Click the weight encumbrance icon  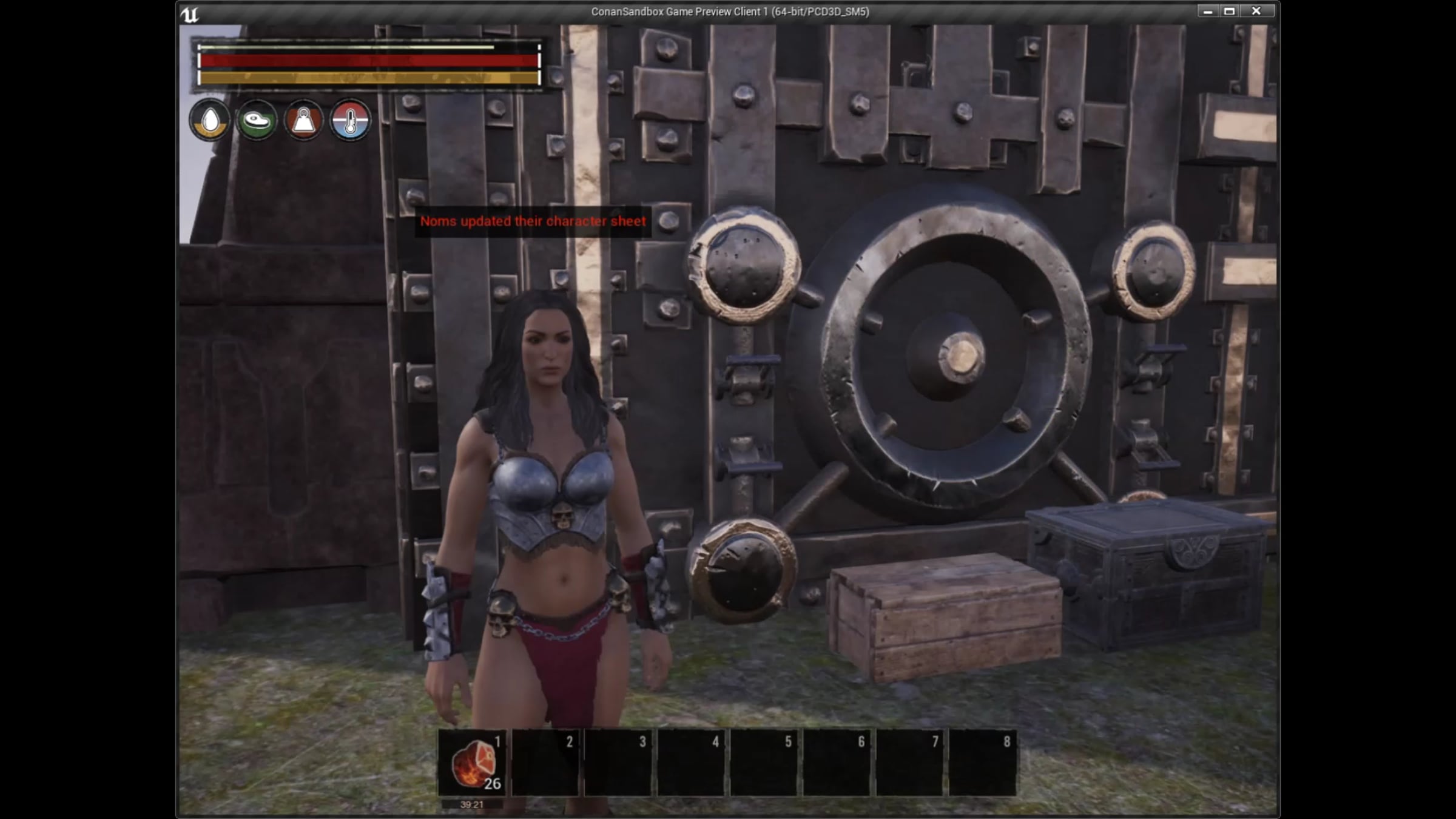coord(303,120)
